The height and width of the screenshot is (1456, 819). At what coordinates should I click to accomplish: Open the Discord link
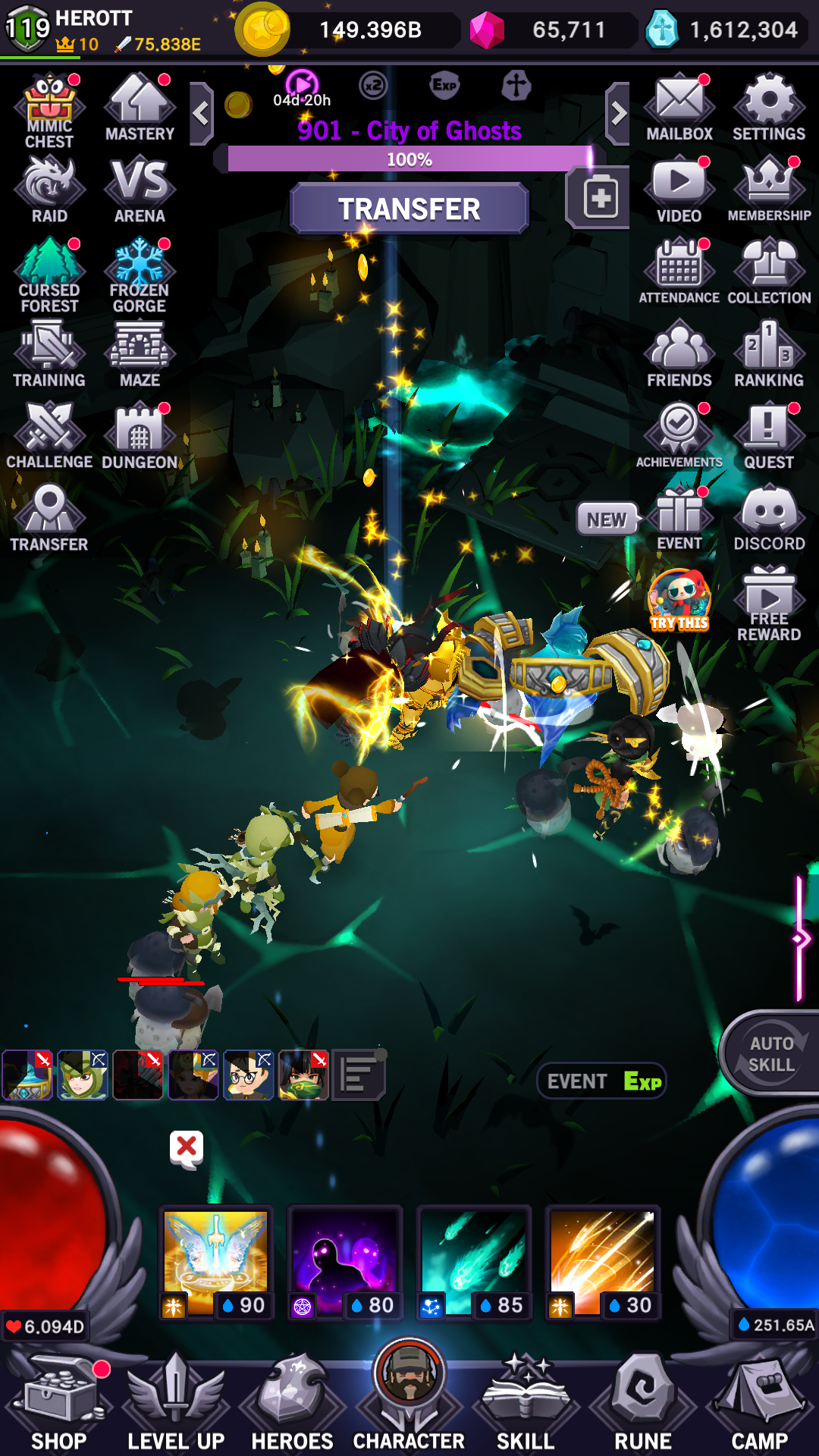[x=769, y=519]
